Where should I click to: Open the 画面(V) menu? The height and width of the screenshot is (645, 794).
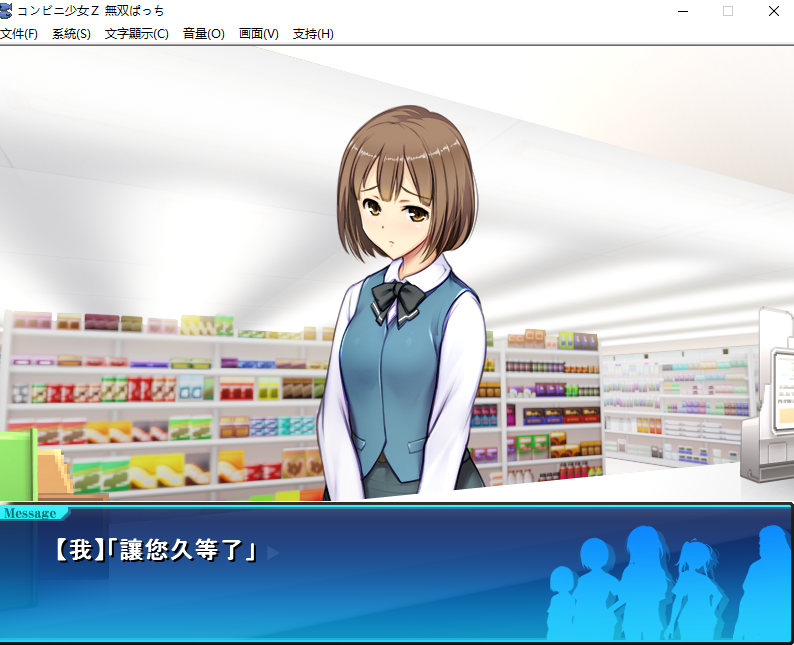(258, 34)
